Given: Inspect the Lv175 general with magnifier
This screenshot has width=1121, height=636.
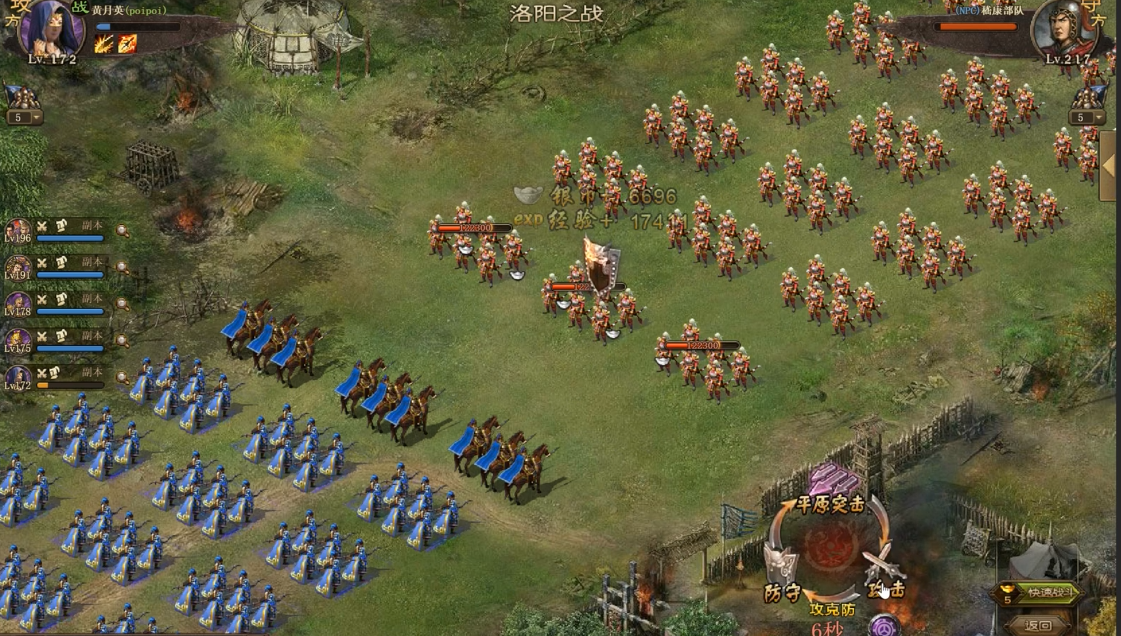Looking at the screenshot, I should point(123,341).
